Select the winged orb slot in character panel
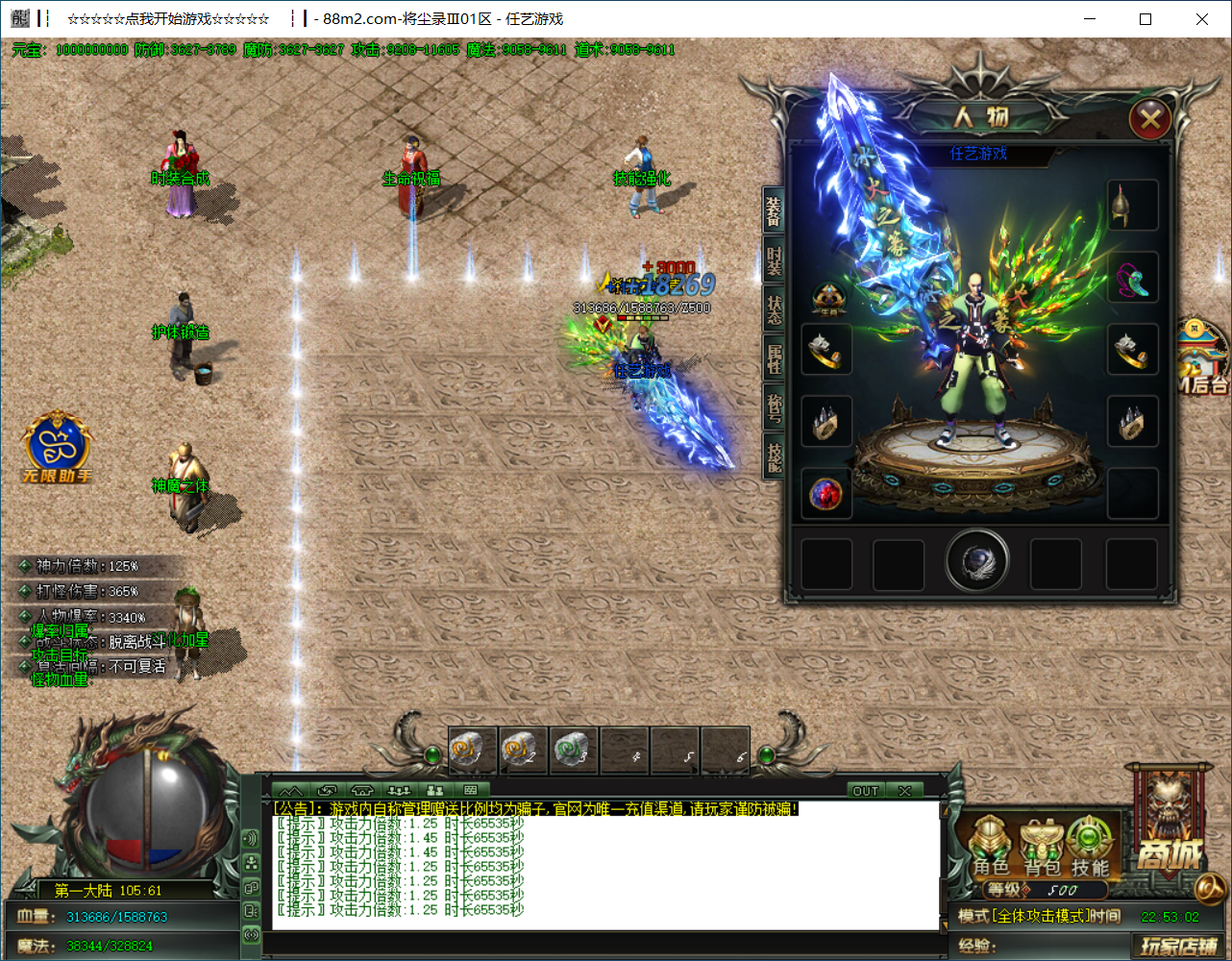The image size is (1232, 961). click(x=977, y=561)
